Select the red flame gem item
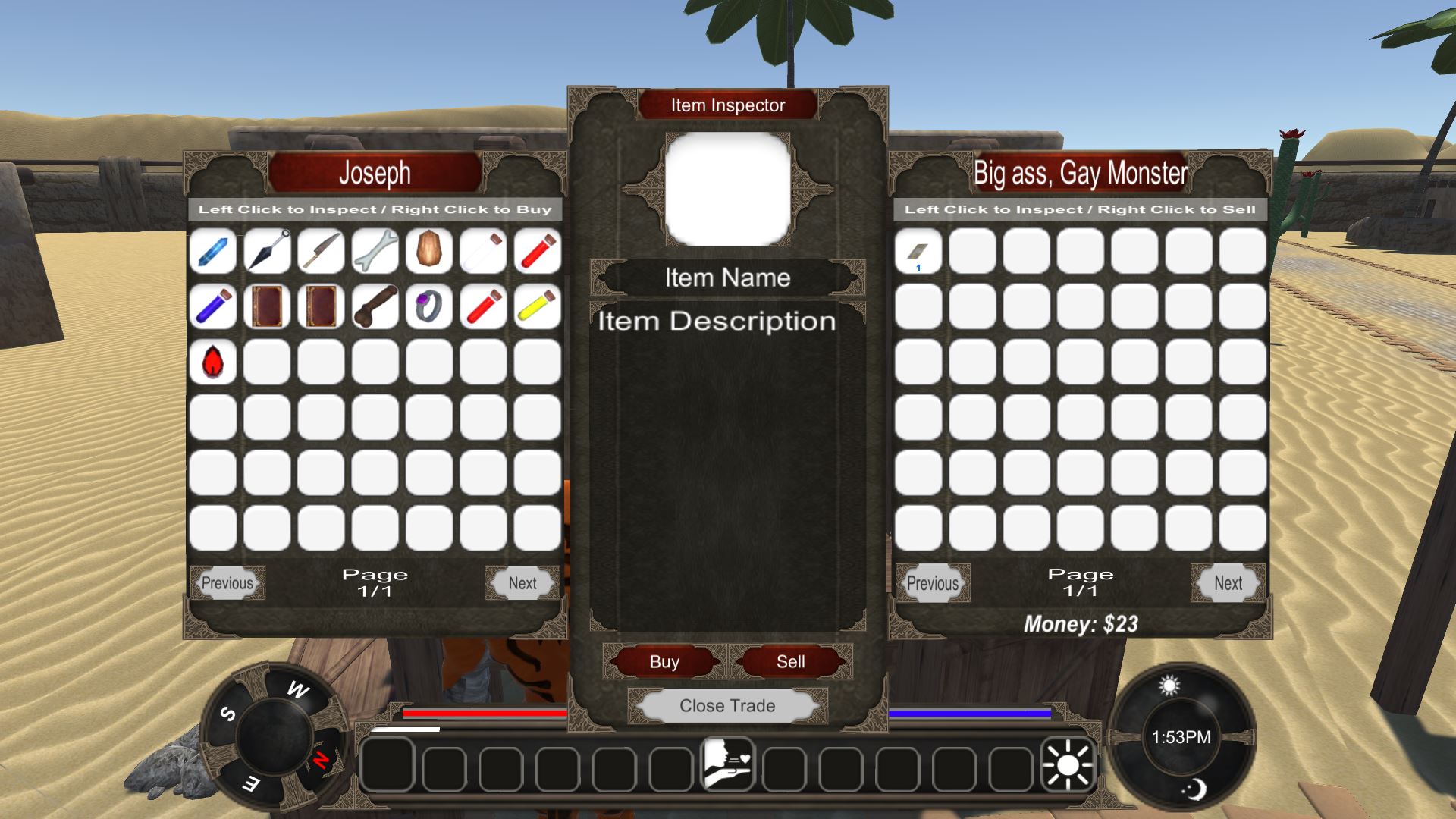This screenshot has height=819, width=1456. (x=213, y=362)
